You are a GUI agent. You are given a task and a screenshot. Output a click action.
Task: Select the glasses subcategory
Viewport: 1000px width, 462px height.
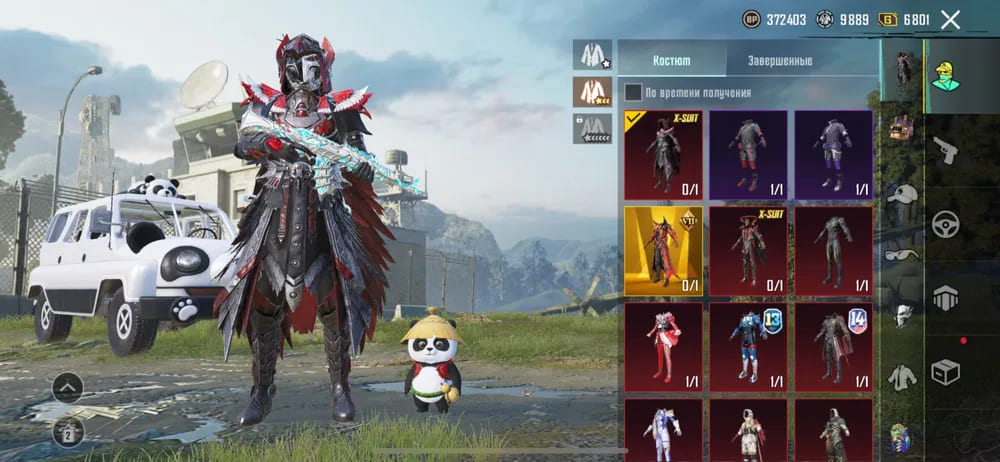tap(903, 255)
